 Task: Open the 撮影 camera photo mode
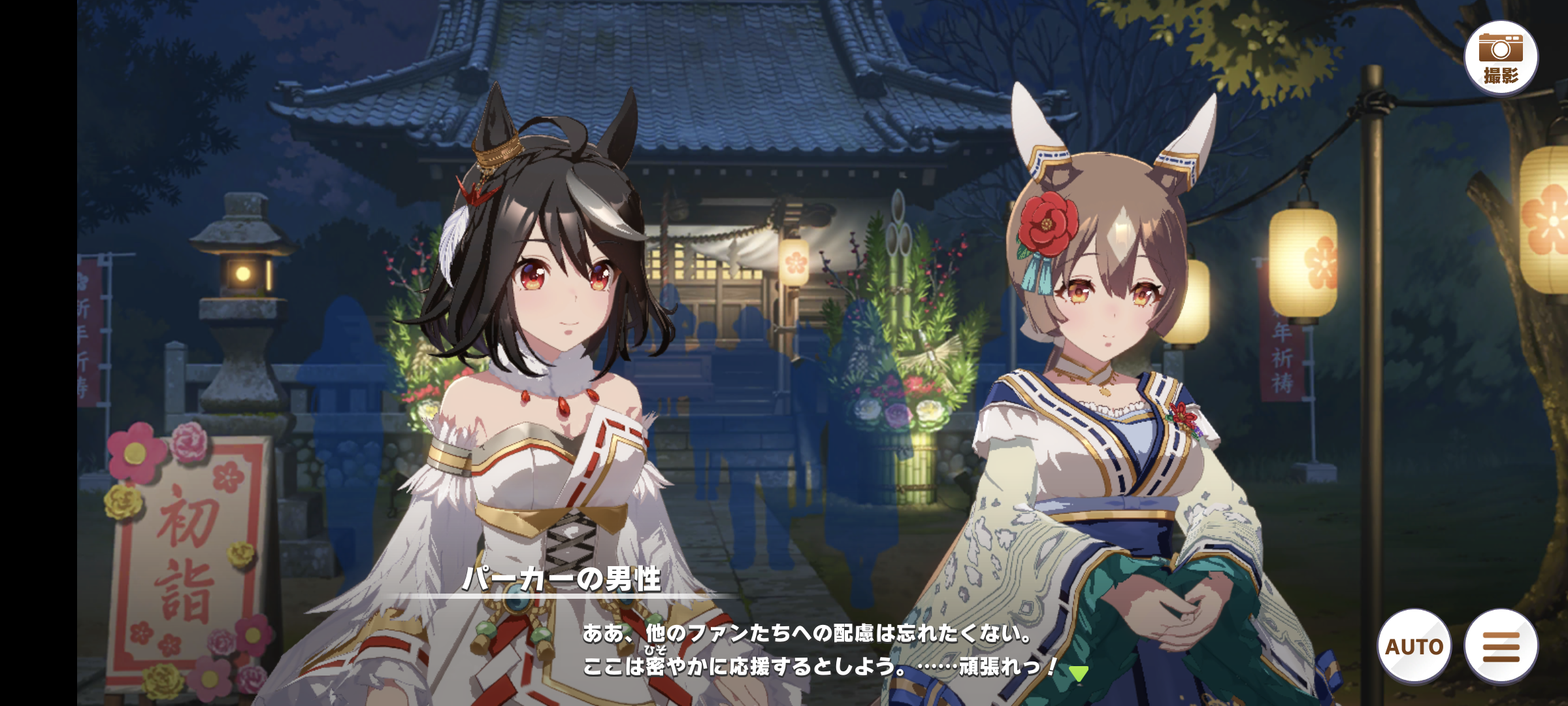coord(1501,58)
